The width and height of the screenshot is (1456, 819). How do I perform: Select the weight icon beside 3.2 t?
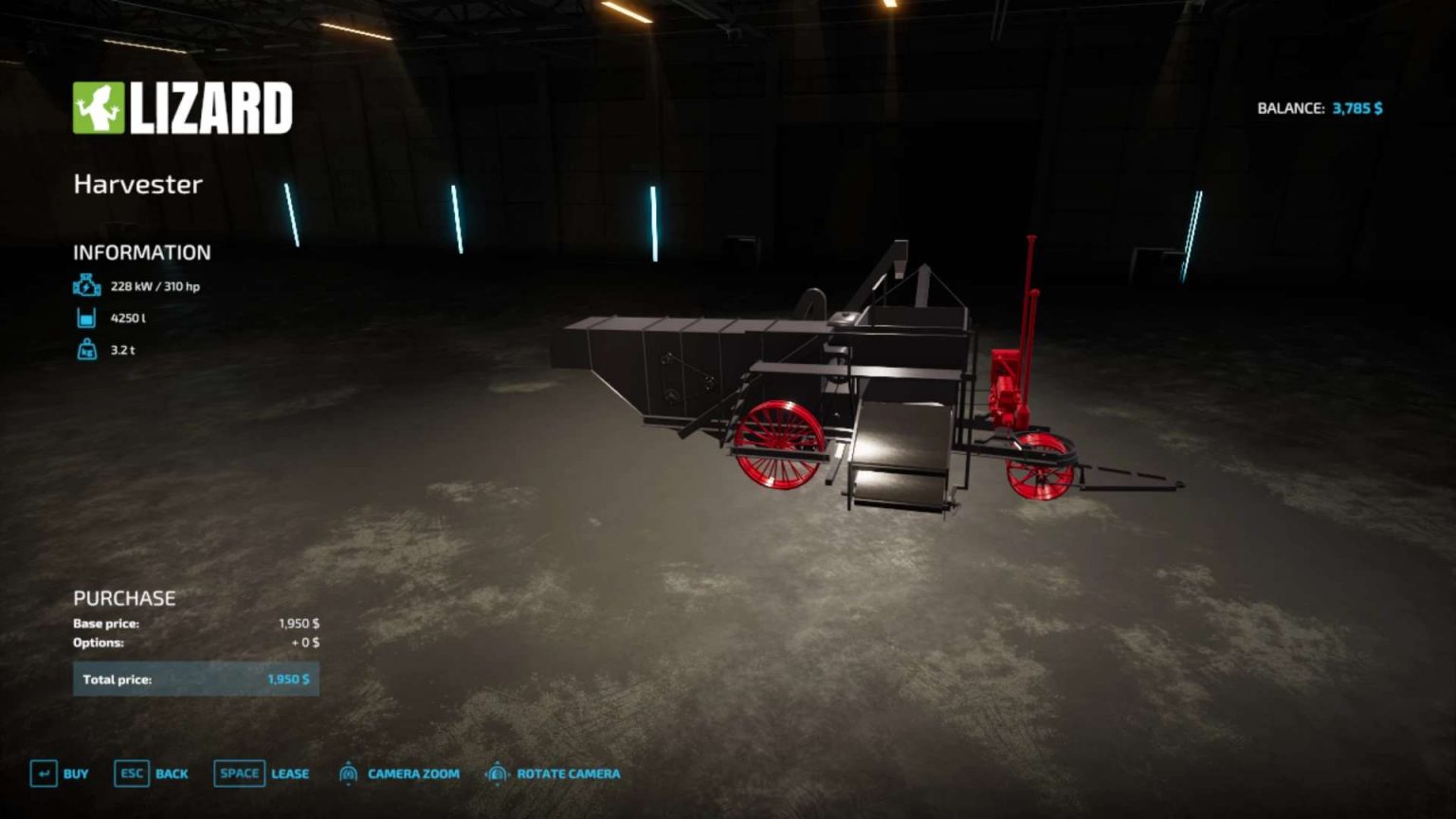pyautogui.click(x=85, y=349)
